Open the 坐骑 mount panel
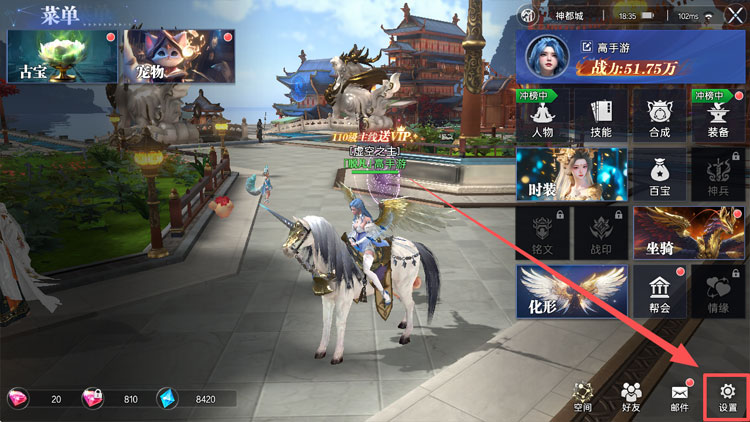Screen dimensions: 750x422 [688, 232]
